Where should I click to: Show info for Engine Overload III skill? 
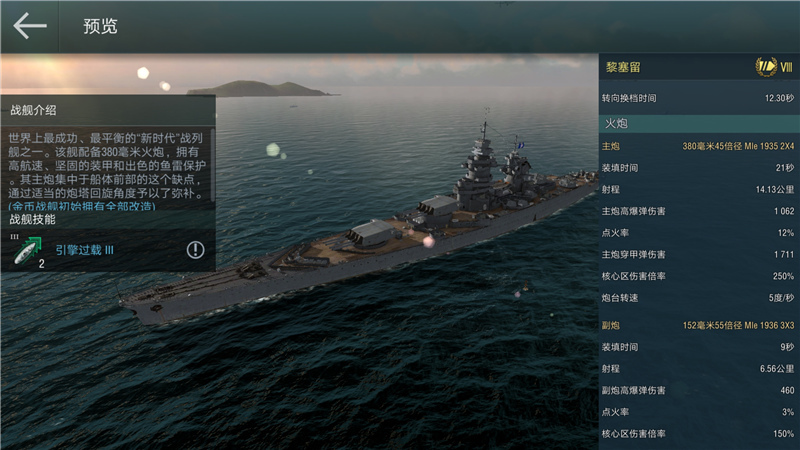[x=195, y=250]
